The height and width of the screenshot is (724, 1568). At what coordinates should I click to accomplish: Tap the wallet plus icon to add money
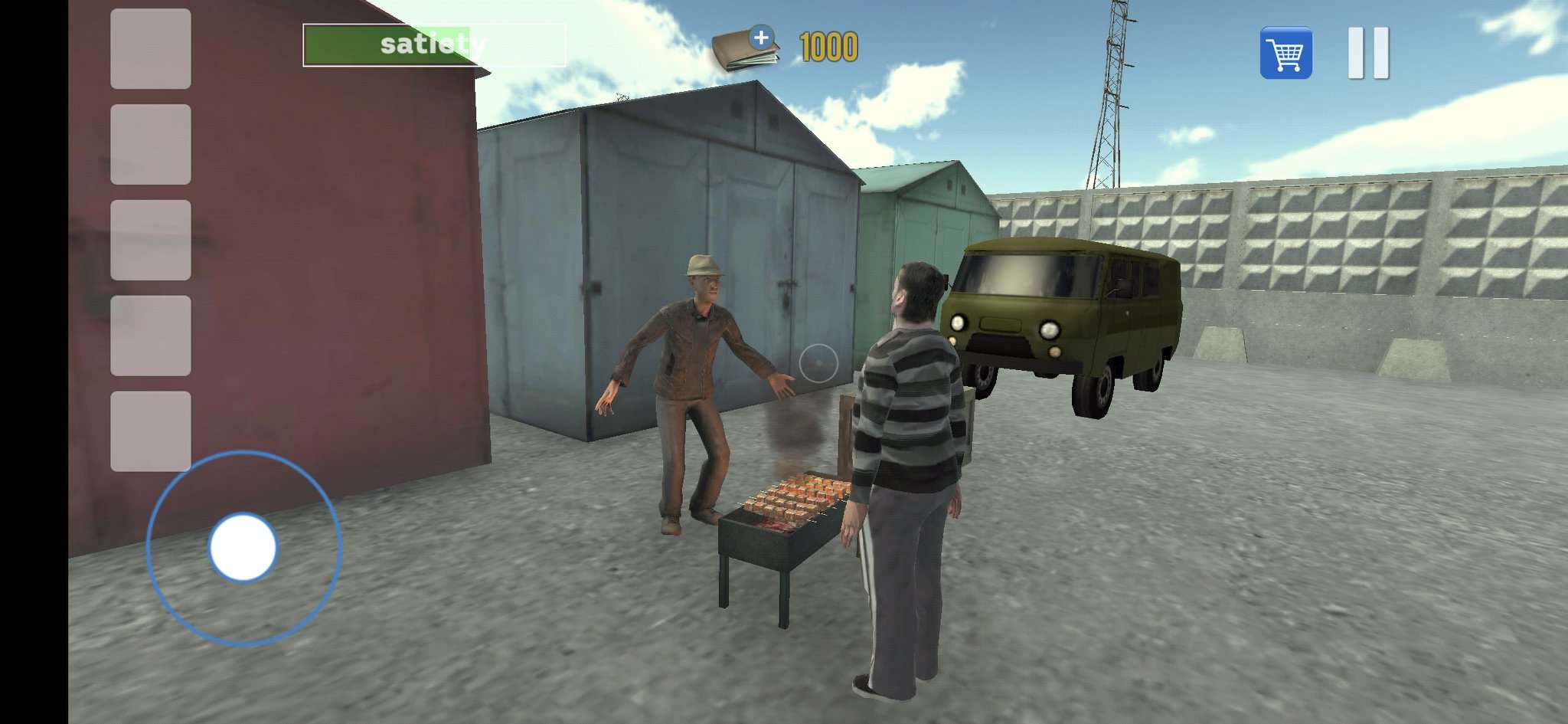[763, 35]
